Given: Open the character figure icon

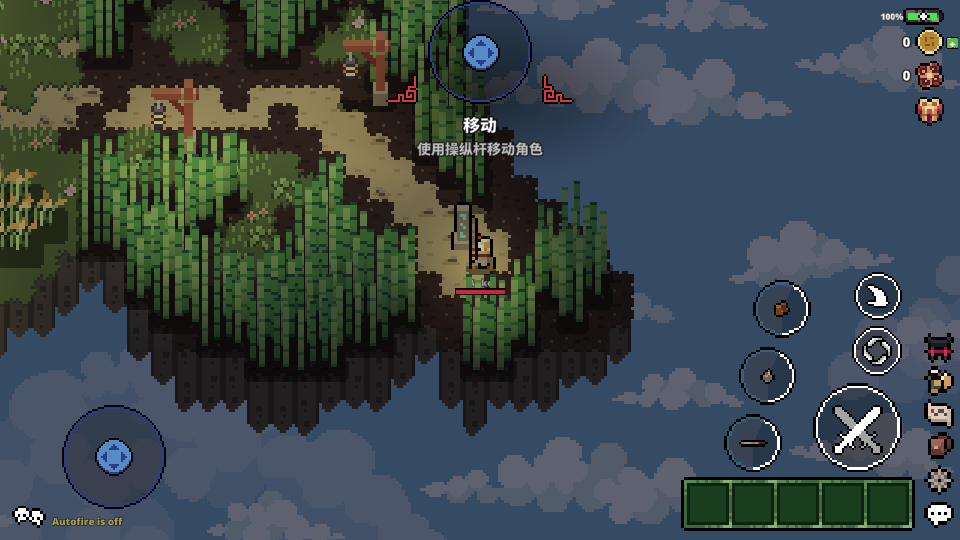Looking at the screenshot, I should 939,381.
